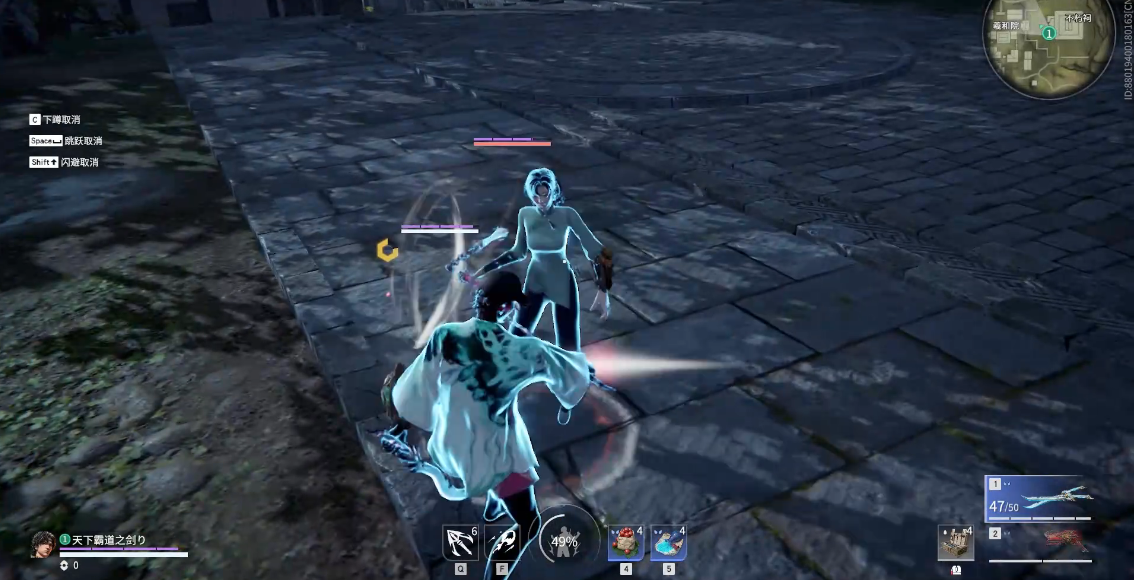
Task: Activate the Q claw skill icon
Action: (x=460, y=543)
